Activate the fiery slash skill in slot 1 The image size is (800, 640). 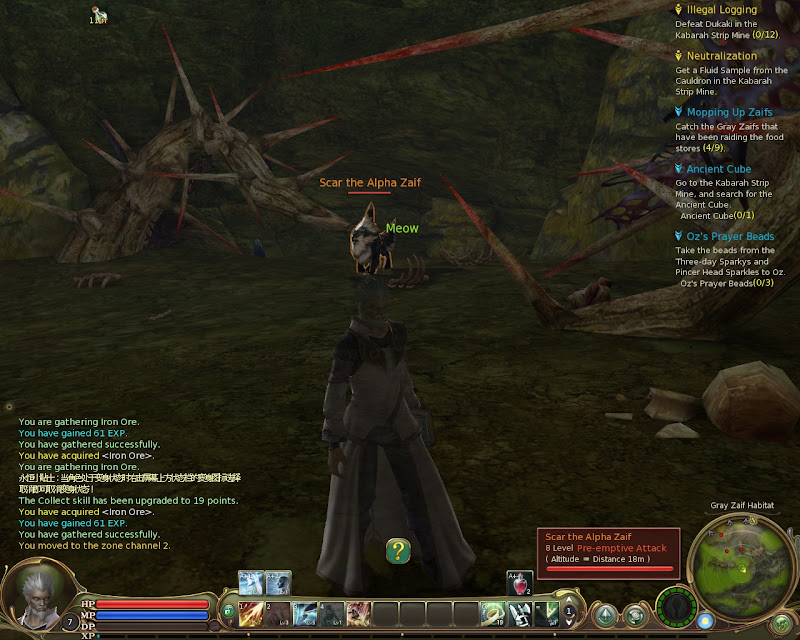[x=250, y=613]
